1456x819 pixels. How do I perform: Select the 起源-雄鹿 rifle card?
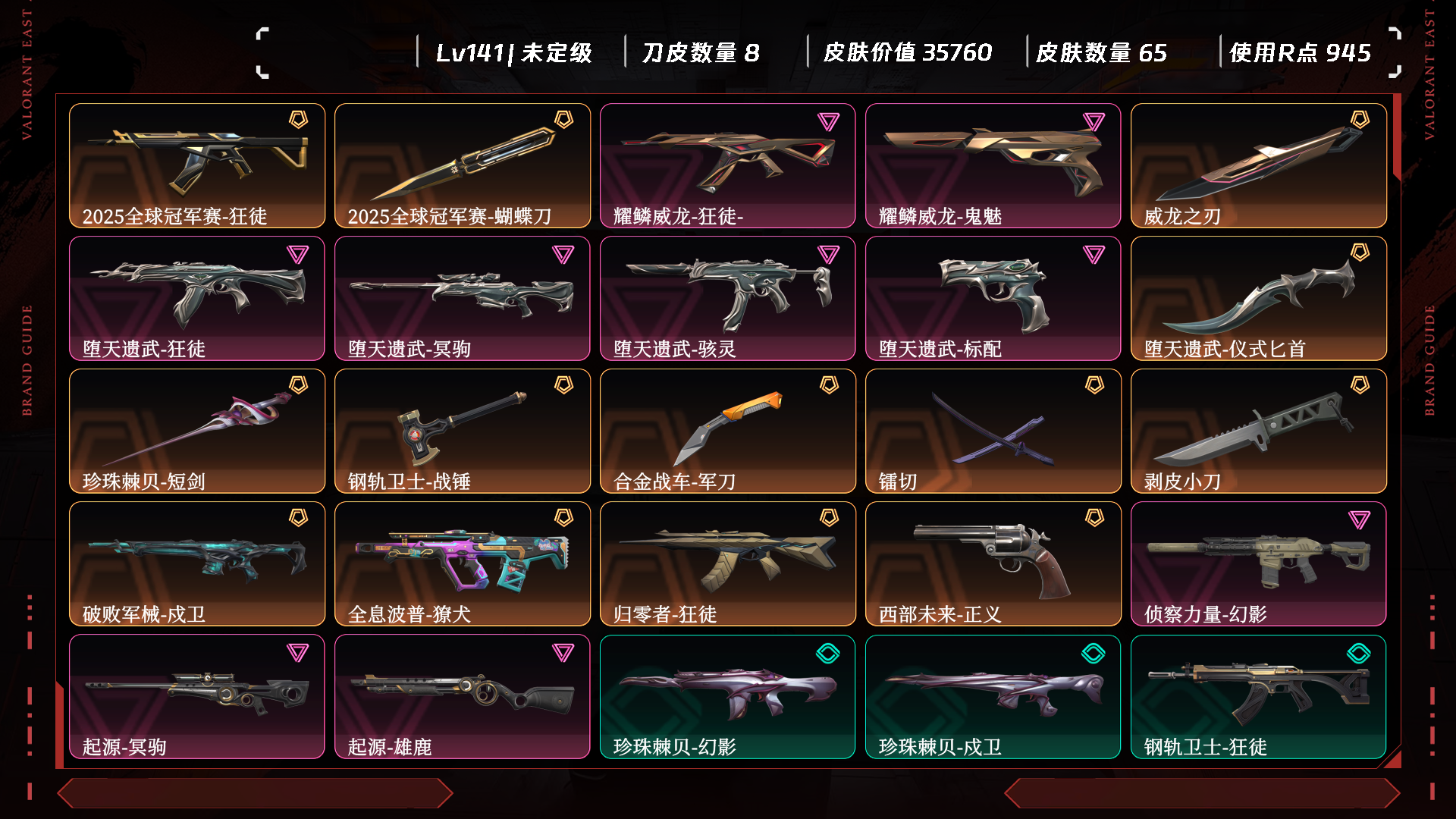(x=463, y=696)
